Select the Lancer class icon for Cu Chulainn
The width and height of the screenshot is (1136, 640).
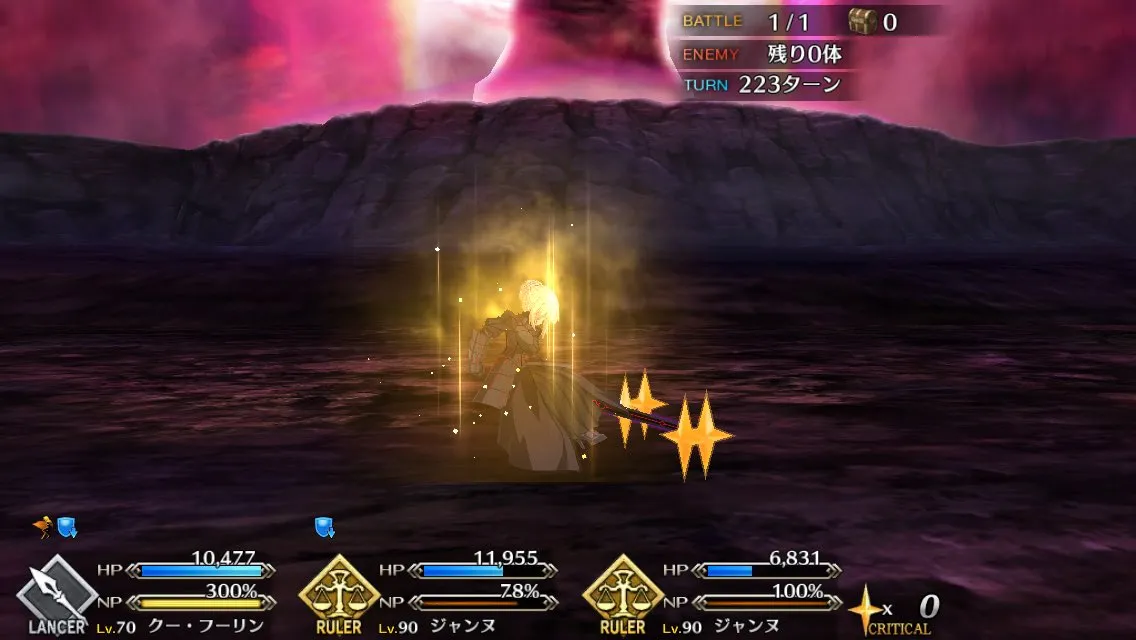57,592
